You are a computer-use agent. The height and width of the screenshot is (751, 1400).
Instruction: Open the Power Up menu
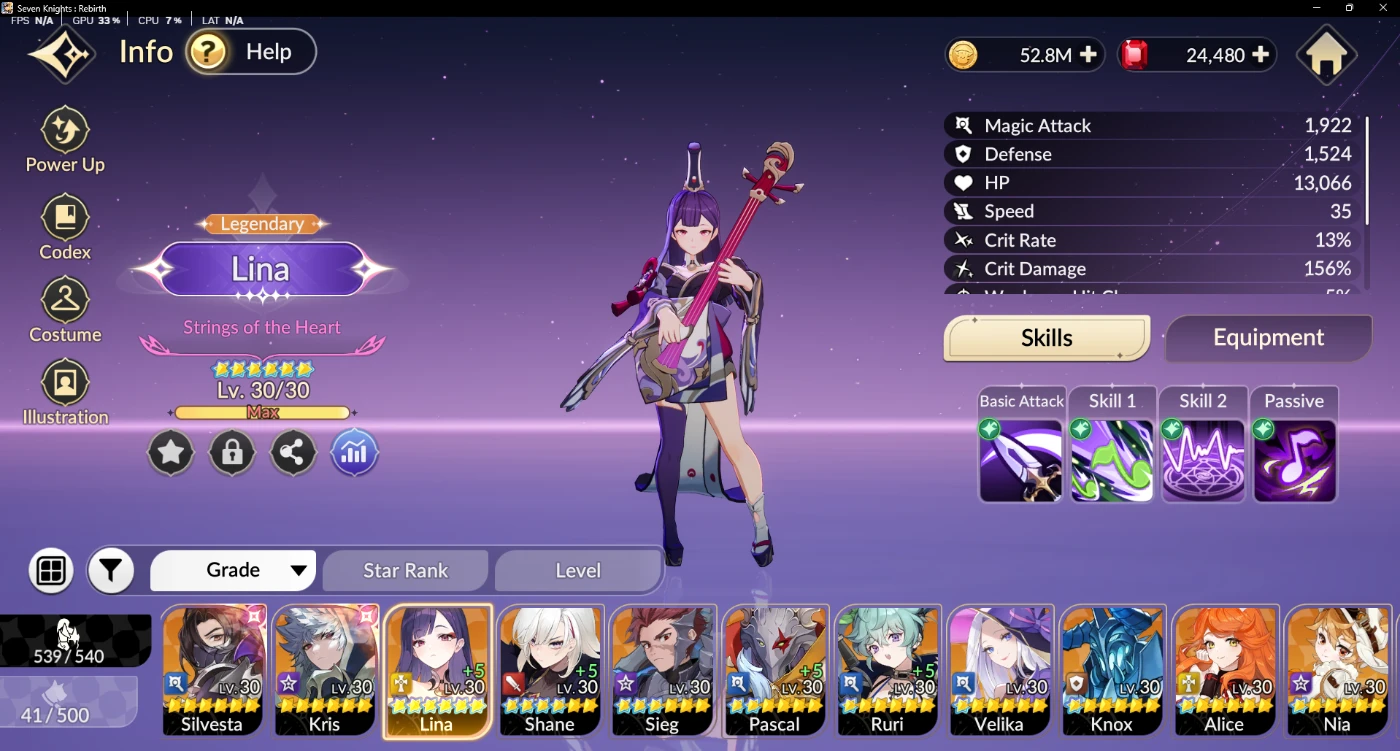point(65,140)
